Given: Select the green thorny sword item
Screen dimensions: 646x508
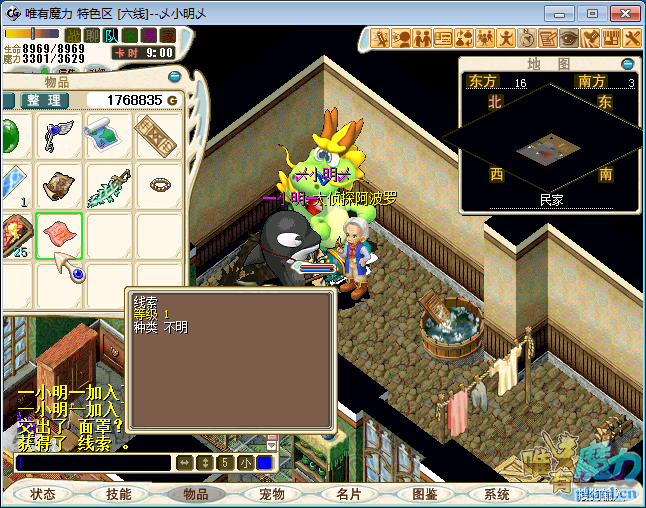Looking at the screenshot, I should coord(108,186).
